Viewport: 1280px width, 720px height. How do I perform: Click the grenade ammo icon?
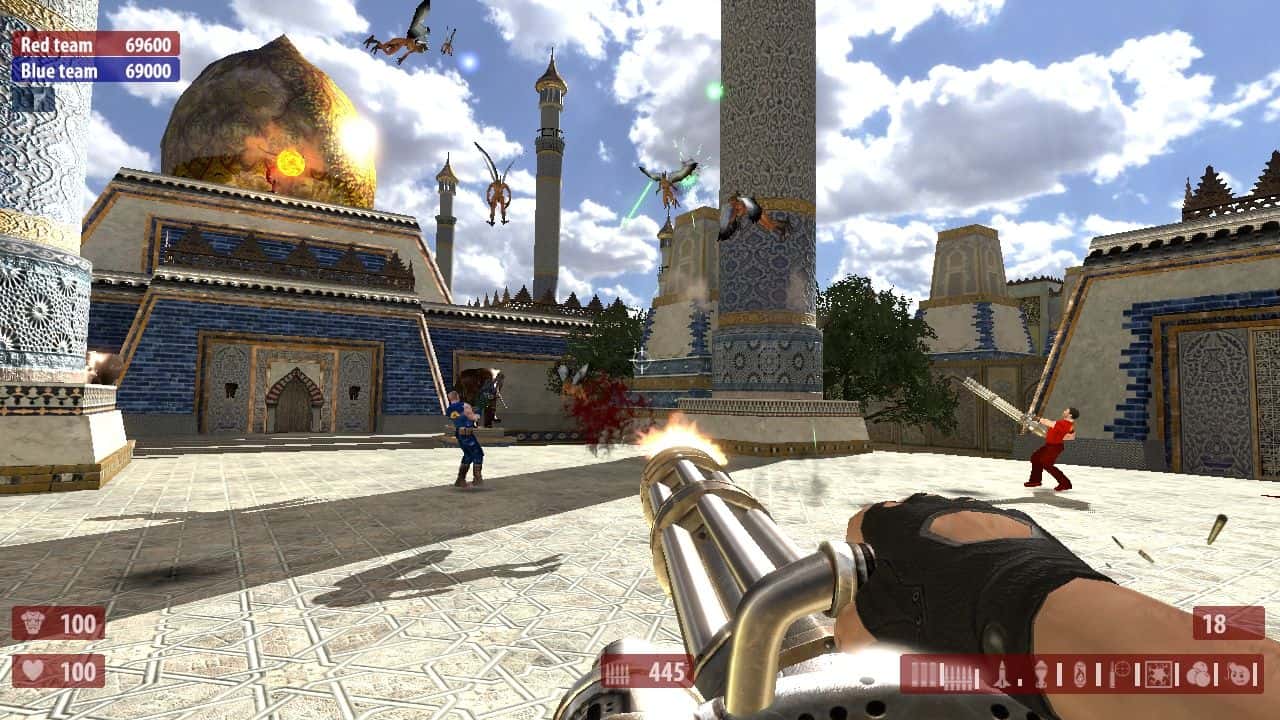[x=1039, y=672]
